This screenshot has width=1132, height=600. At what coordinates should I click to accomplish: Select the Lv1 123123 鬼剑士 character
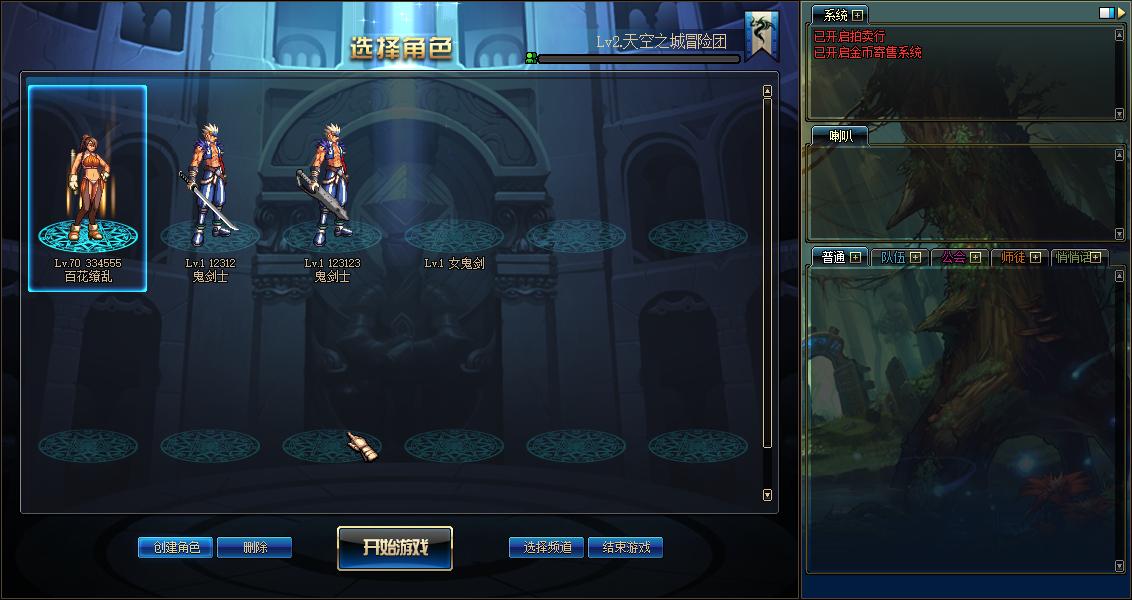pyautogui.click(x=332, y=190)
